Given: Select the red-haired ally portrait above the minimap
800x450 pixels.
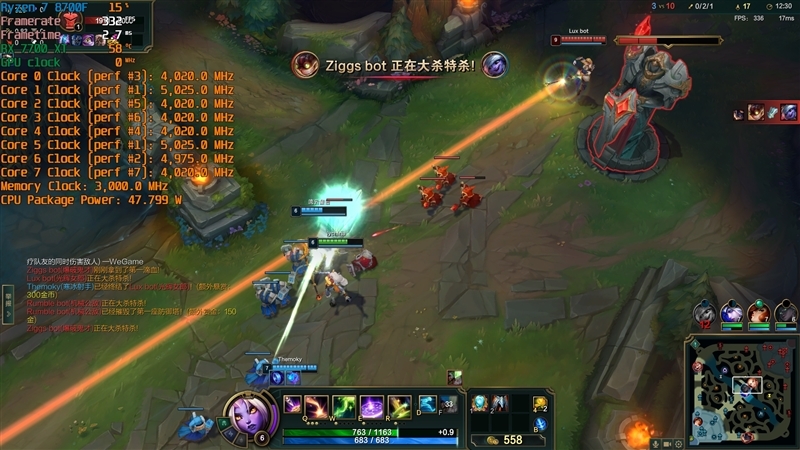Looking at the screenshot, I should point(759,313).
